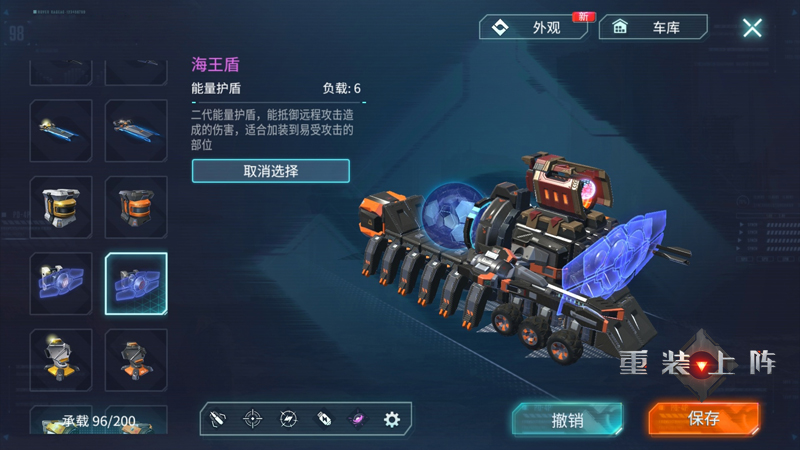The image size is (800, 450).
Task: Pick the gold-tipped blue blade part
Action: [x=61, y=130]
